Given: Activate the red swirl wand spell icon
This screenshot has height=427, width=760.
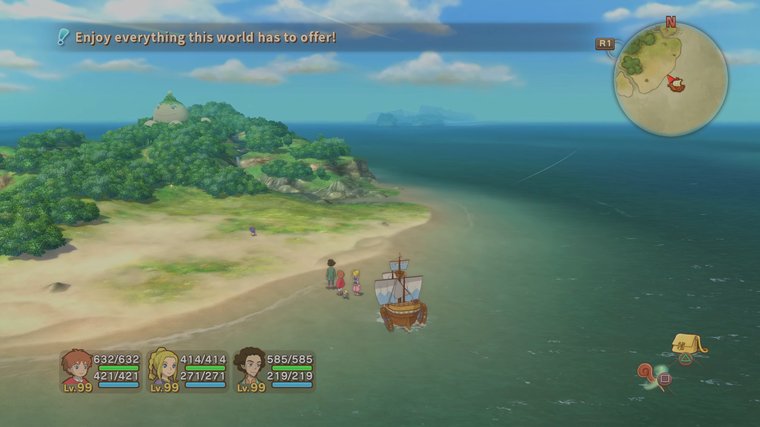Looking at the screenshot, I should coord(650,375).
